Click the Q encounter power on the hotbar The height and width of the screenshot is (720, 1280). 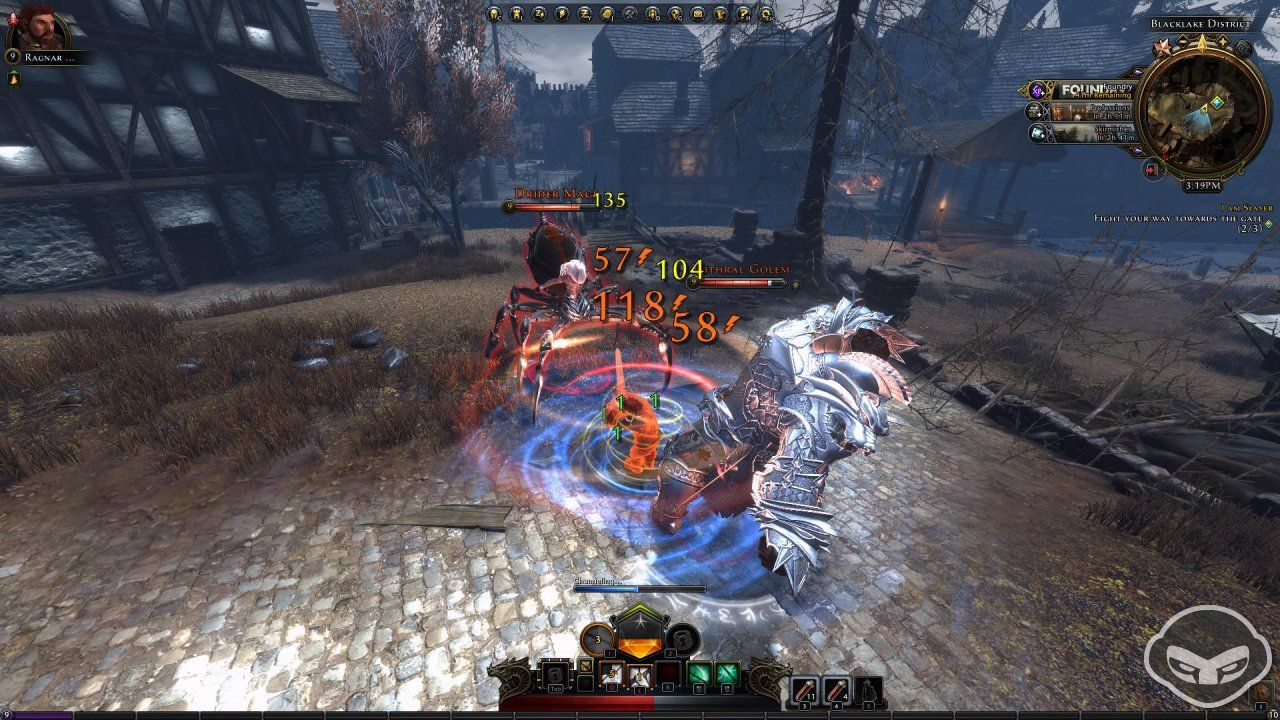pos(613,676)
